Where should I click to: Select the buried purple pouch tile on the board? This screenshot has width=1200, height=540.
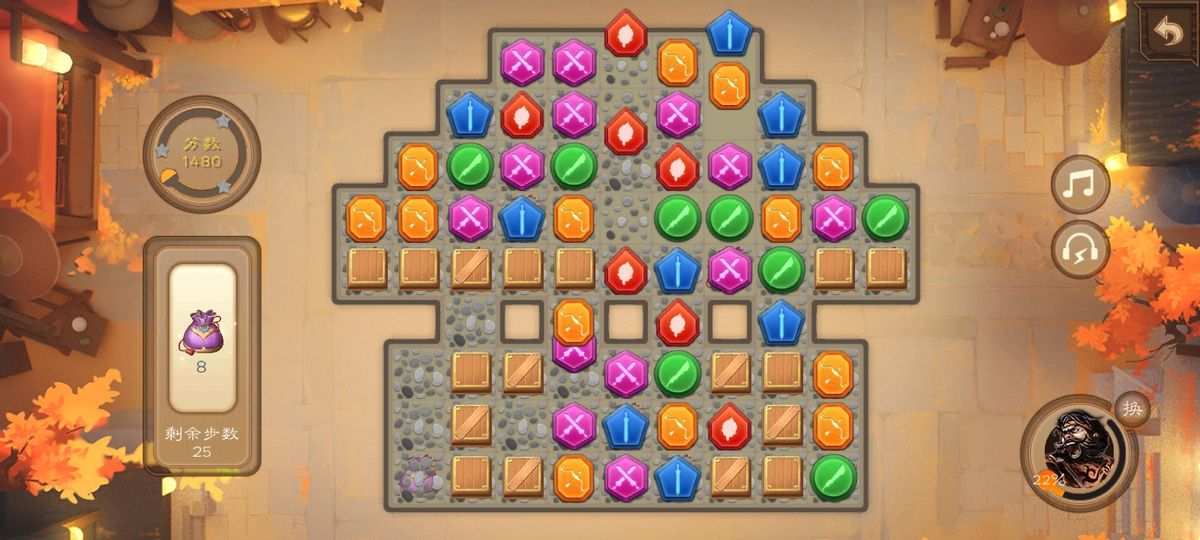coord(418,477)
